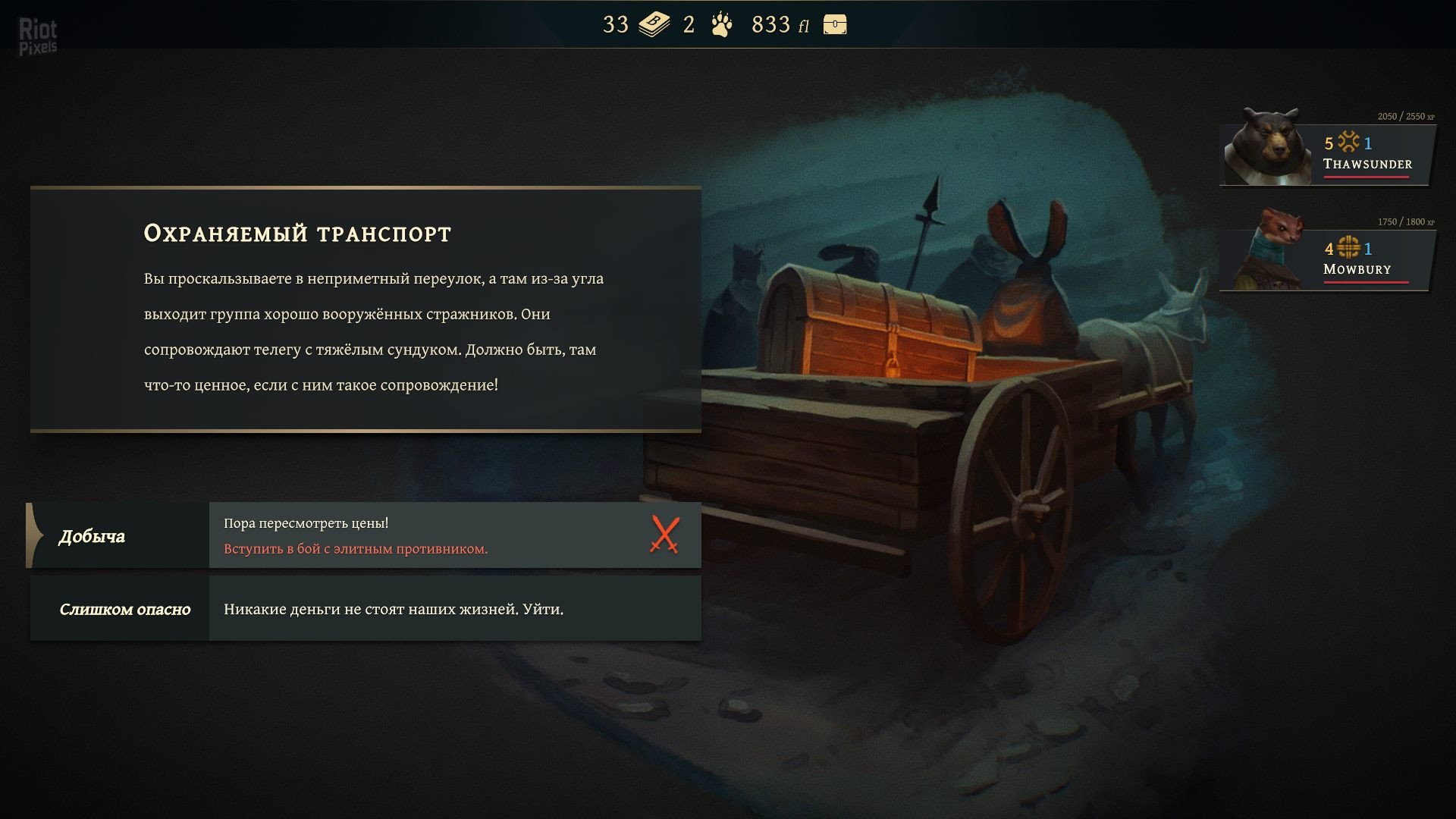
Task: Open the treasure chest inventory icon
Action: (834, 25)
